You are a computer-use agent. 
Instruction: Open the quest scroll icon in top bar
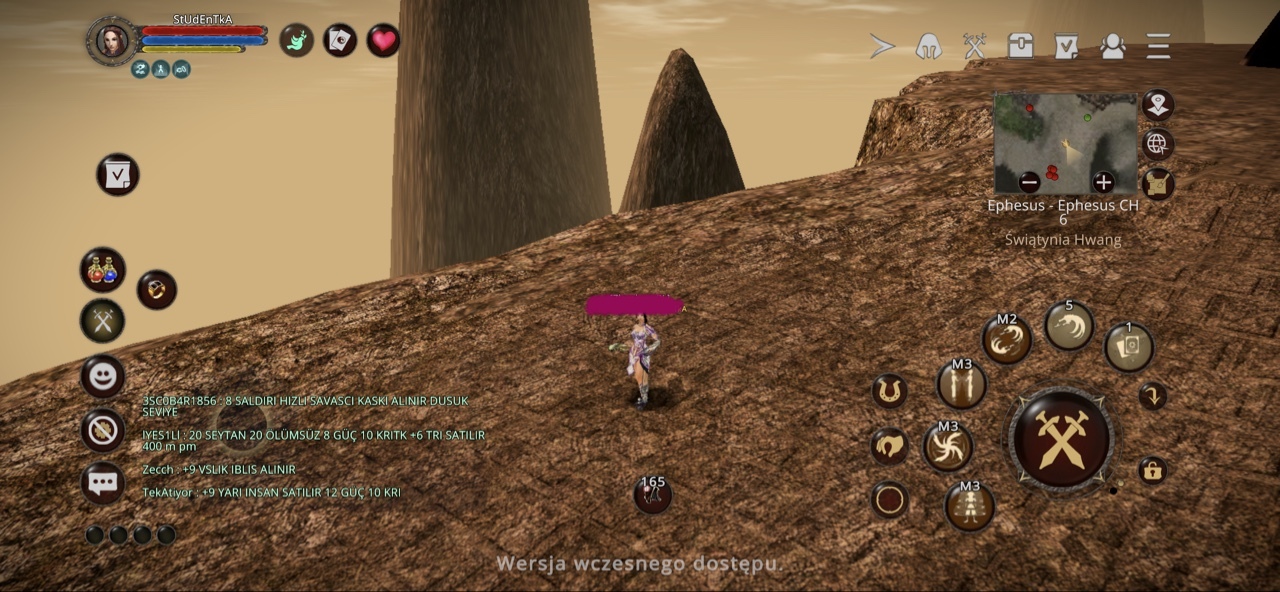click(1066, 46)
